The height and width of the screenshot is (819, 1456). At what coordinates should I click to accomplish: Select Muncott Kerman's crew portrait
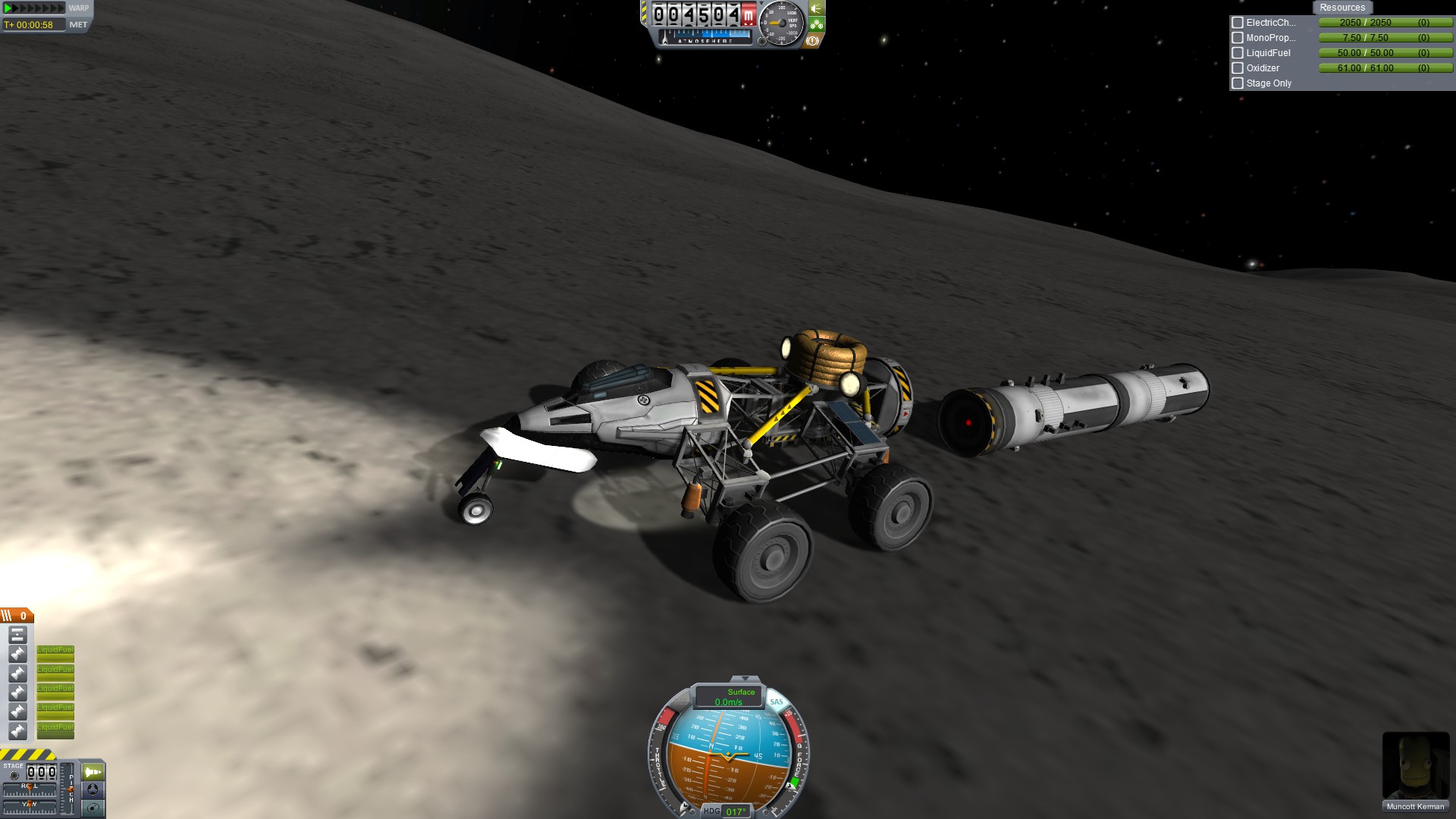pyautogui.click(x=1415, y=766)
